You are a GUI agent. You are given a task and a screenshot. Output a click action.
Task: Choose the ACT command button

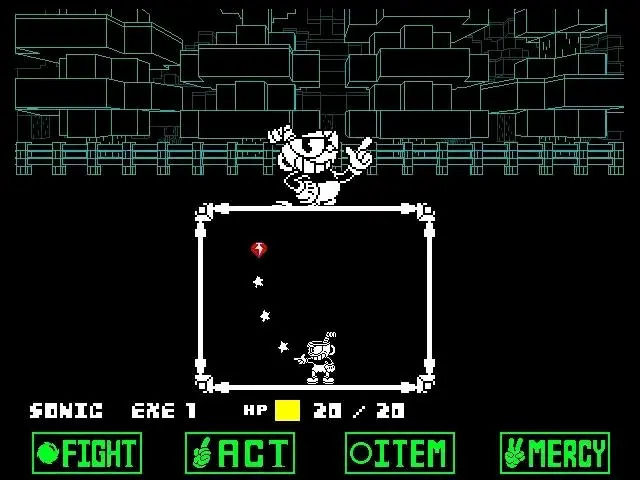coord(240,453)
